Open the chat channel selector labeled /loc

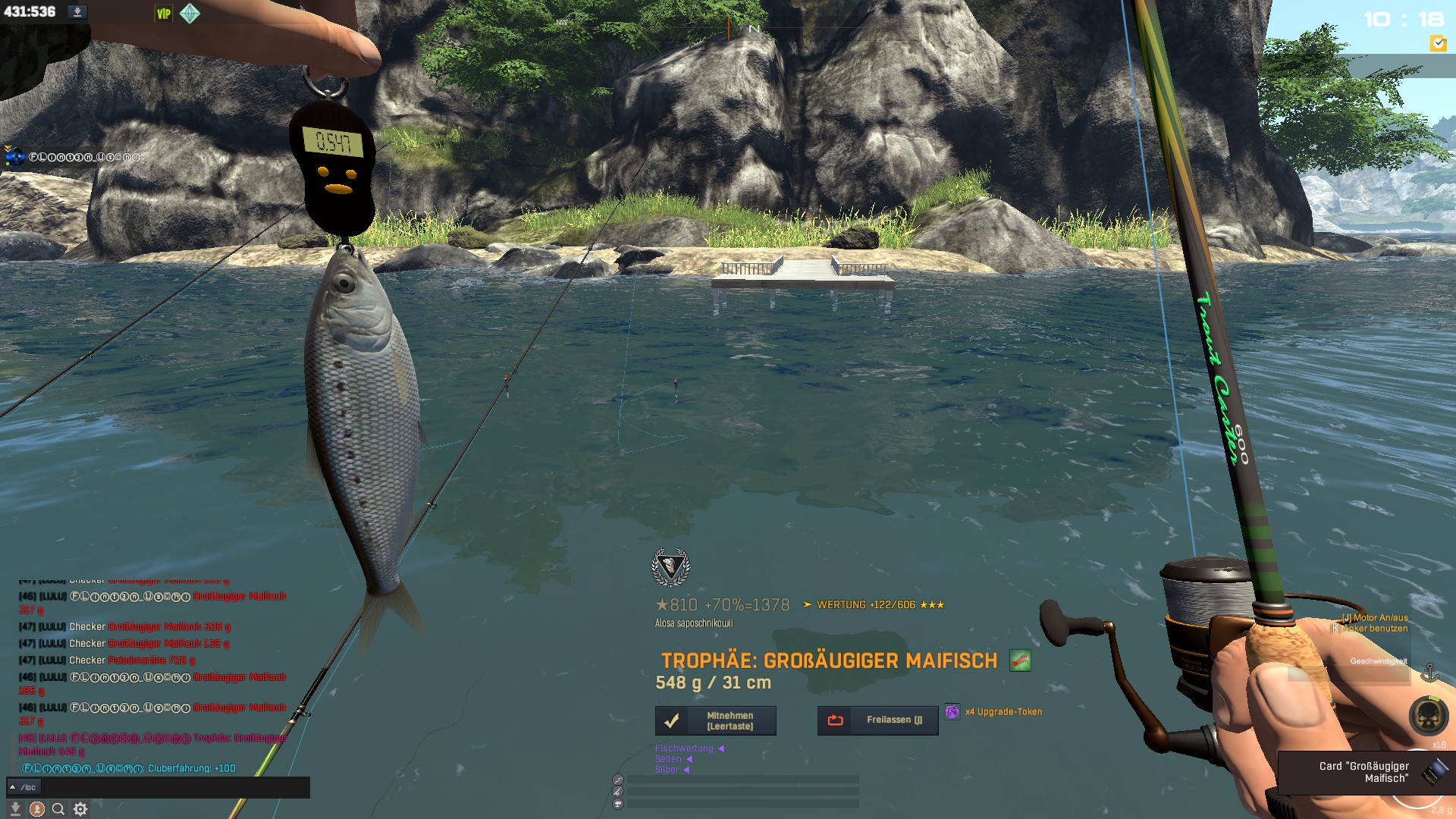pos(23,787)
